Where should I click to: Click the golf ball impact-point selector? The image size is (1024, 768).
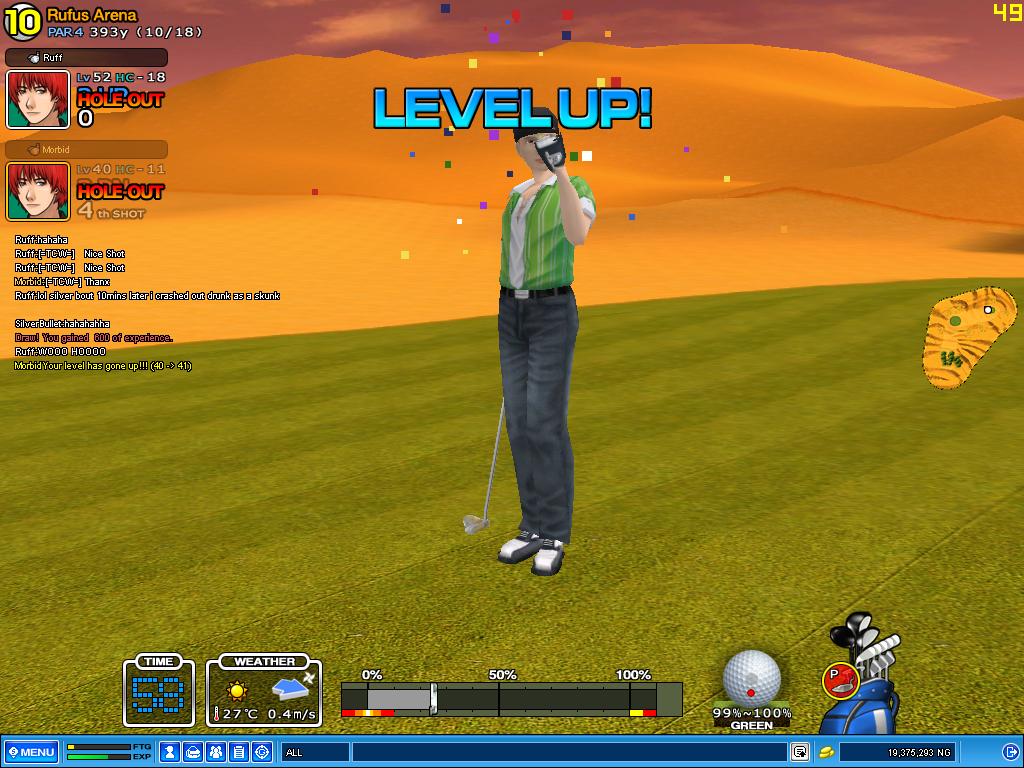click(751, 678)
